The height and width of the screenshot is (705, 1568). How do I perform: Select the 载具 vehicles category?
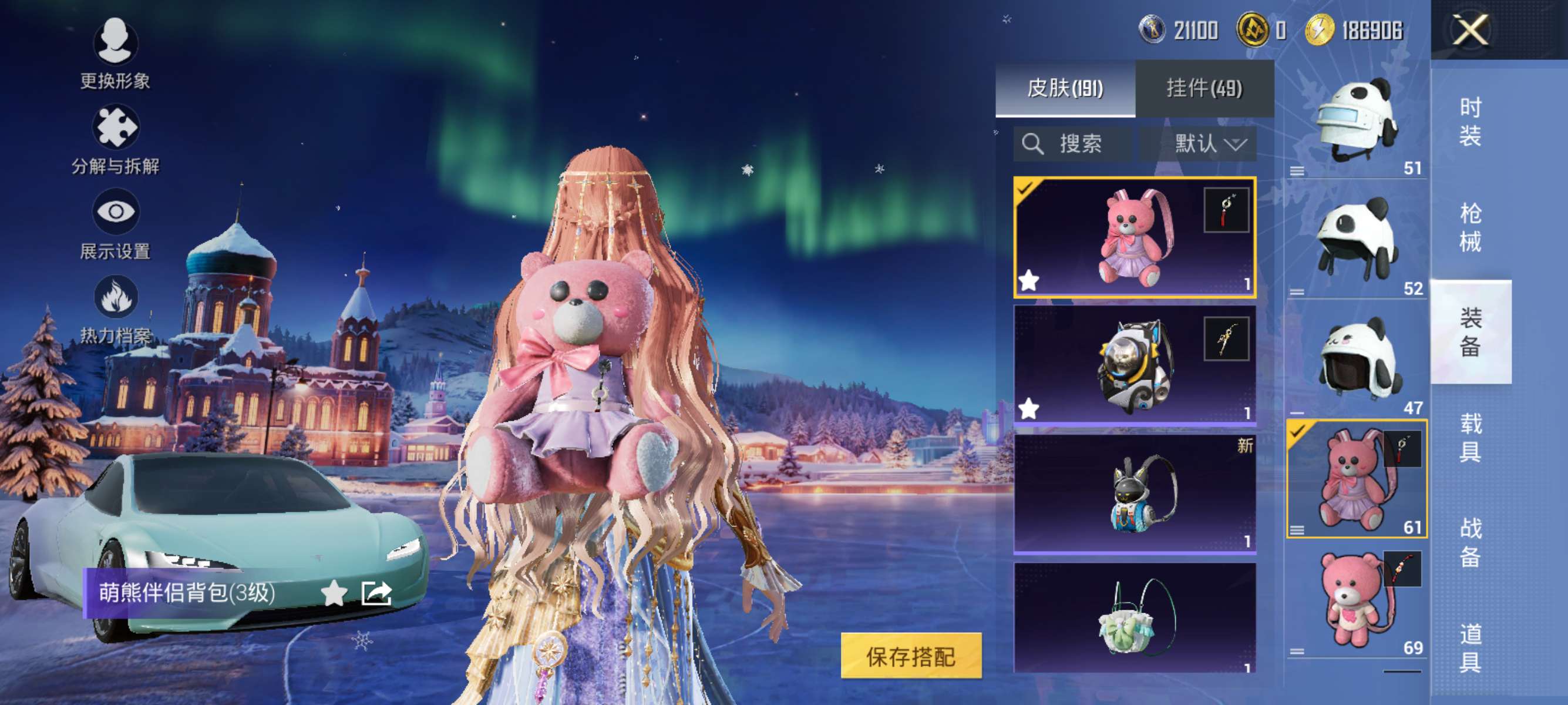click(x=1470, y=437)
